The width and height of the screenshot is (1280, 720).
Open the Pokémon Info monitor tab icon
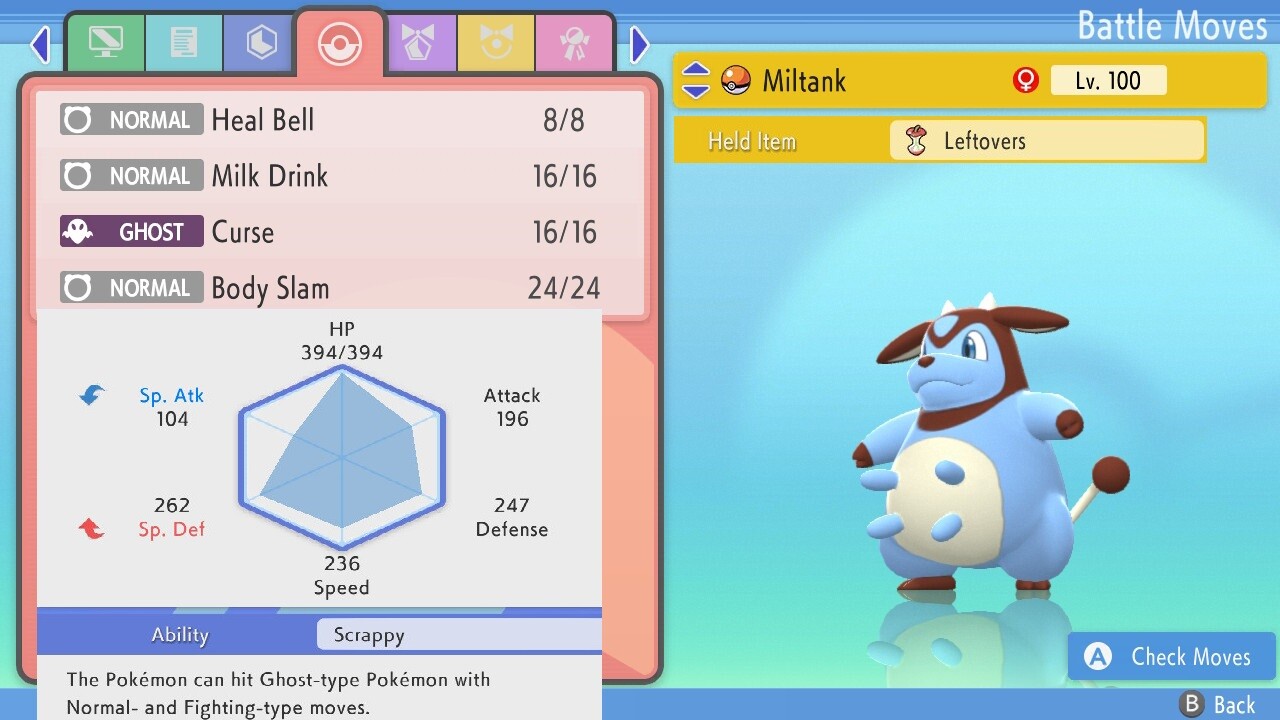coord(106,43)
